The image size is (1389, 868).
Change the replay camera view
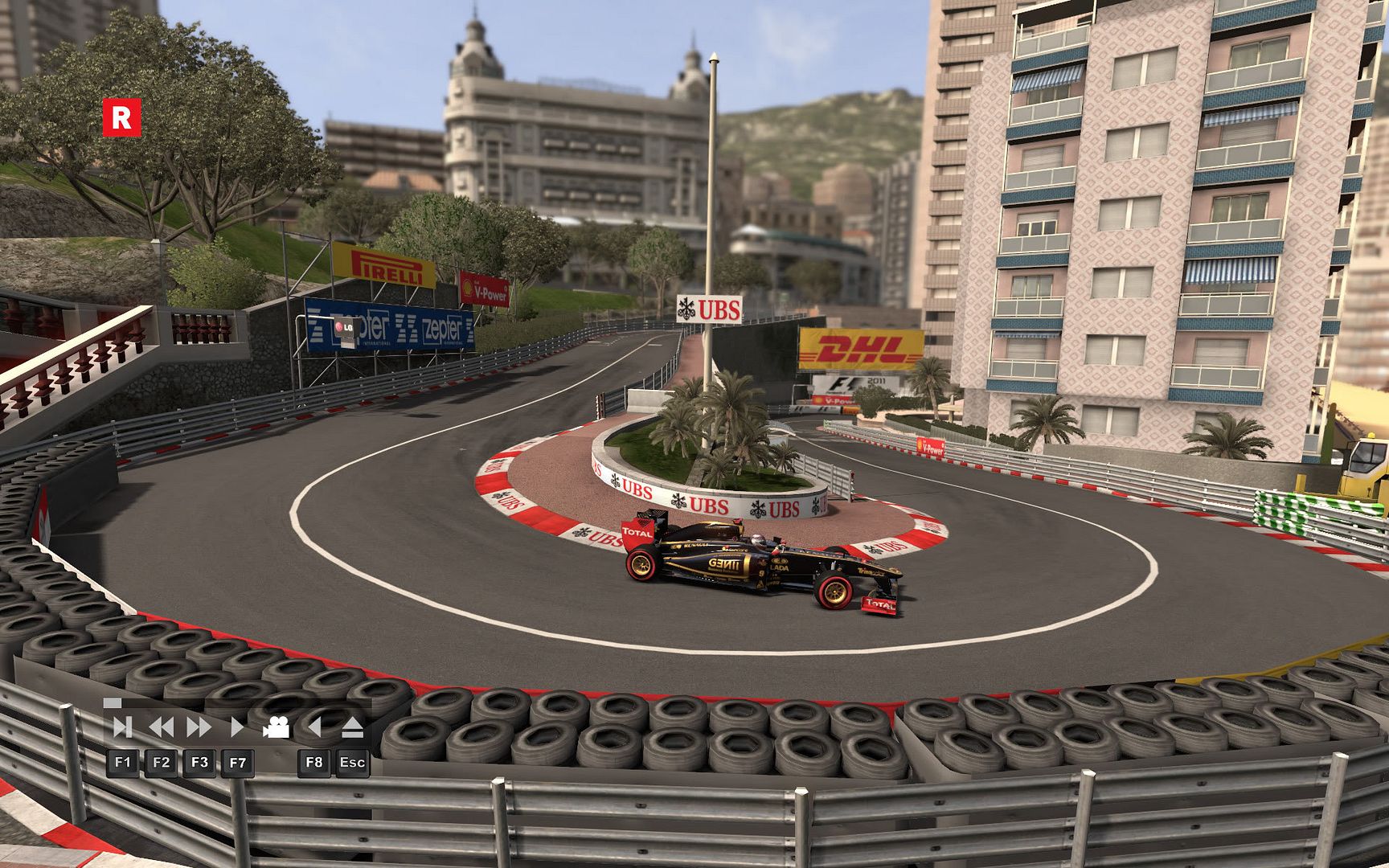click(x=276, y=727)
